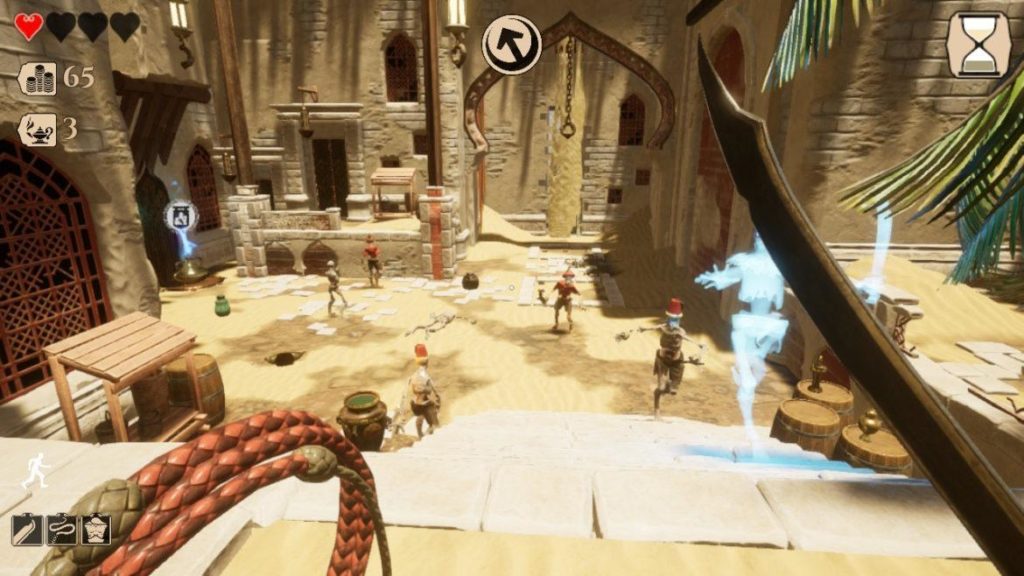Click the hourglass icon

point(979,45)
